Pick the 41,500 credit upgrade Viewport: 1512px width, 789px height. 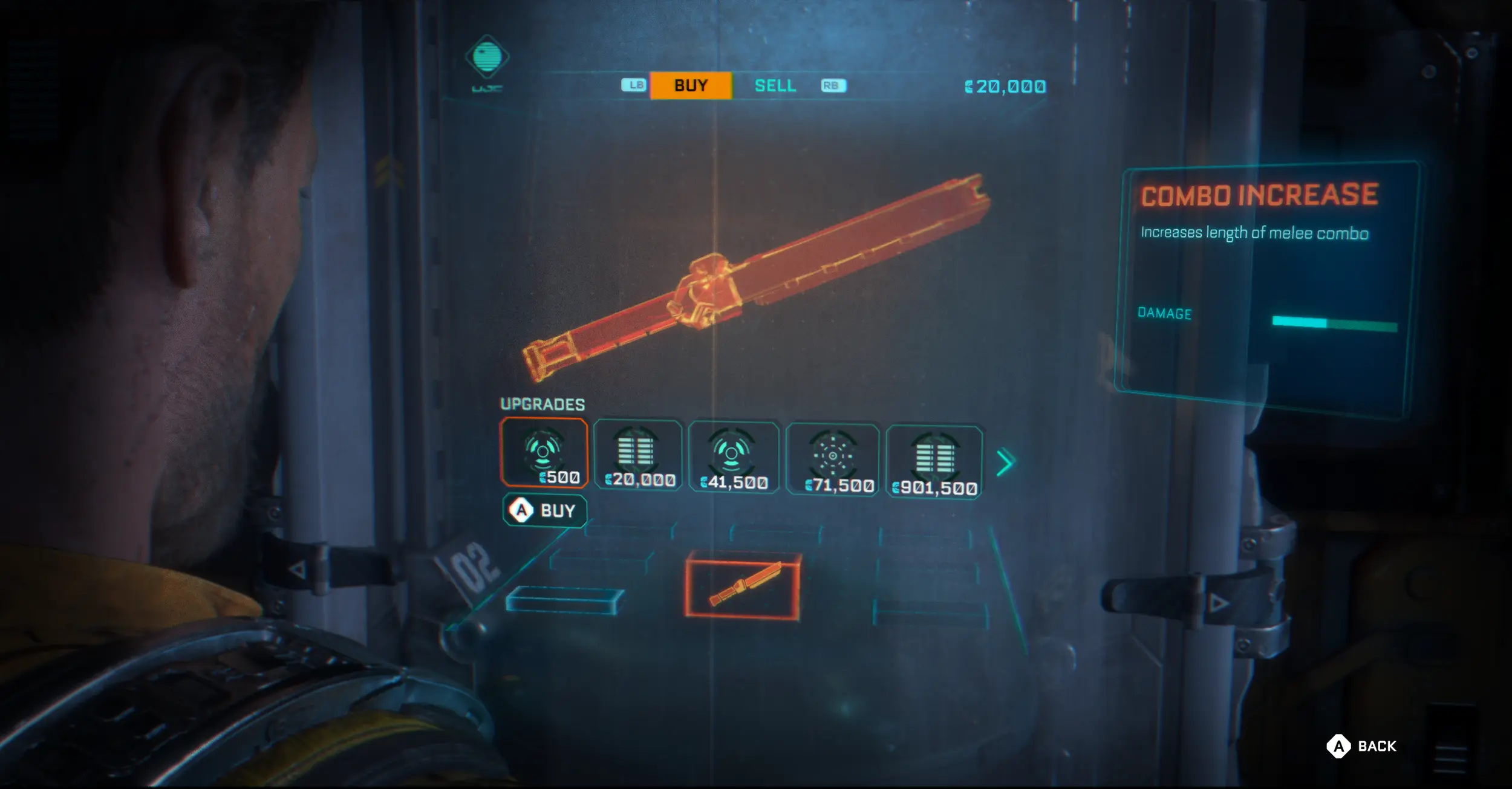pyautogui.click(x=733, y=458)
